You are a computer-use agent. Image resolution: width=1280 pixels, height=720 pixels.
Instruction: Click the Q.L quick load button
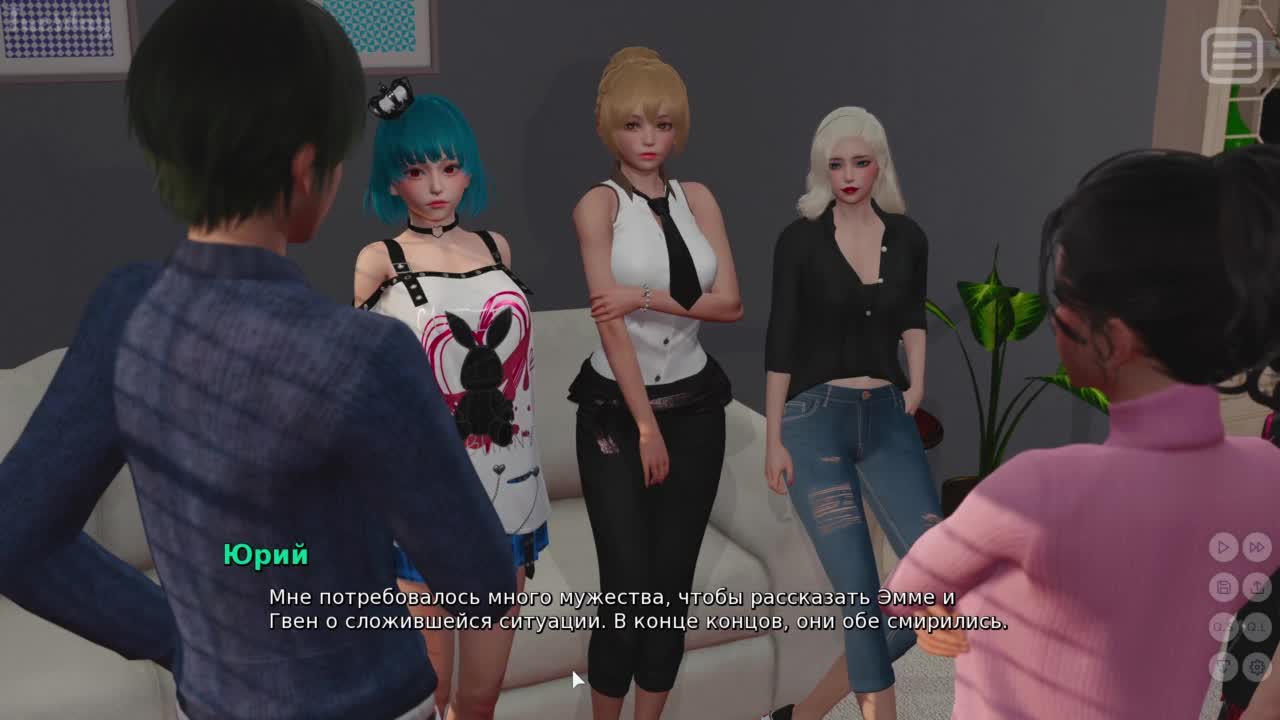tap(1257, 627)
